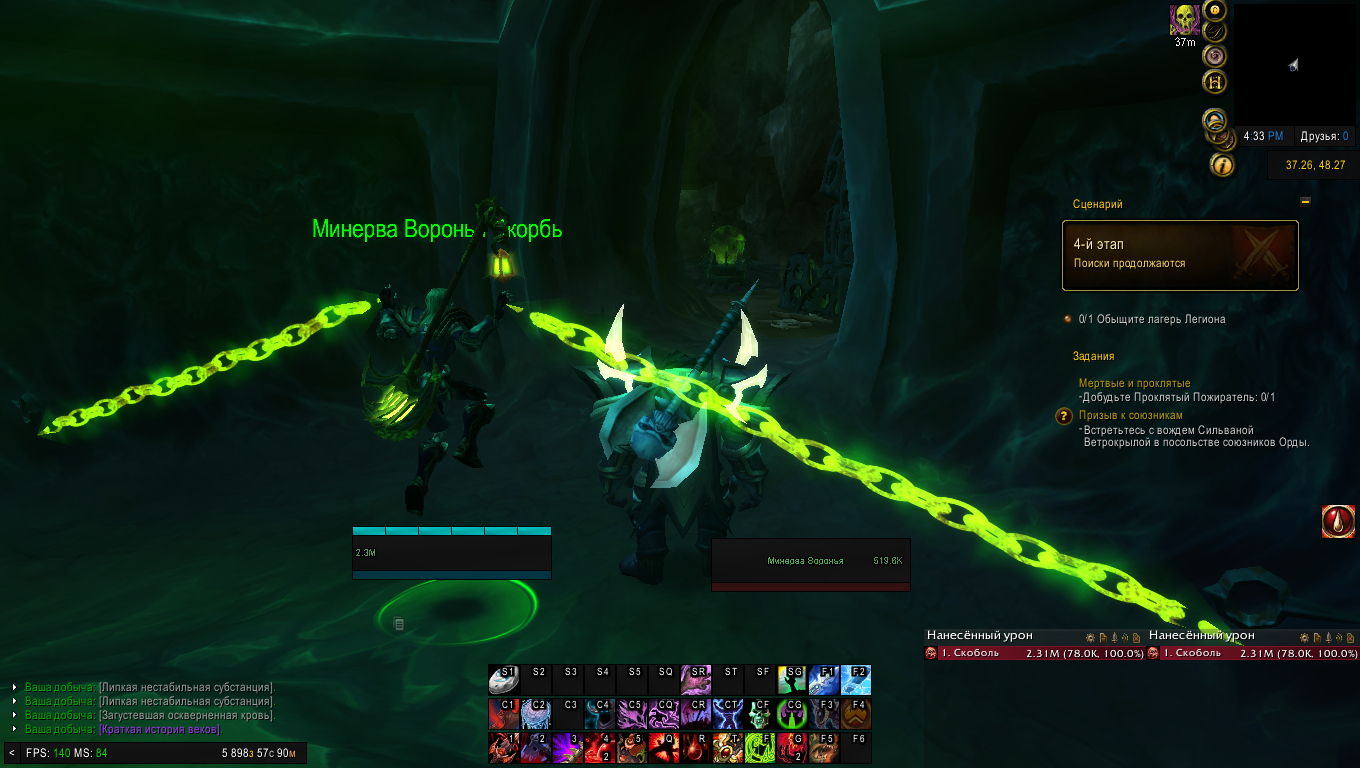Image resolution: width=1360 pixels, height=768 pixels.
Task: Open the garrison H minimap button
Action: [1216, 82]
